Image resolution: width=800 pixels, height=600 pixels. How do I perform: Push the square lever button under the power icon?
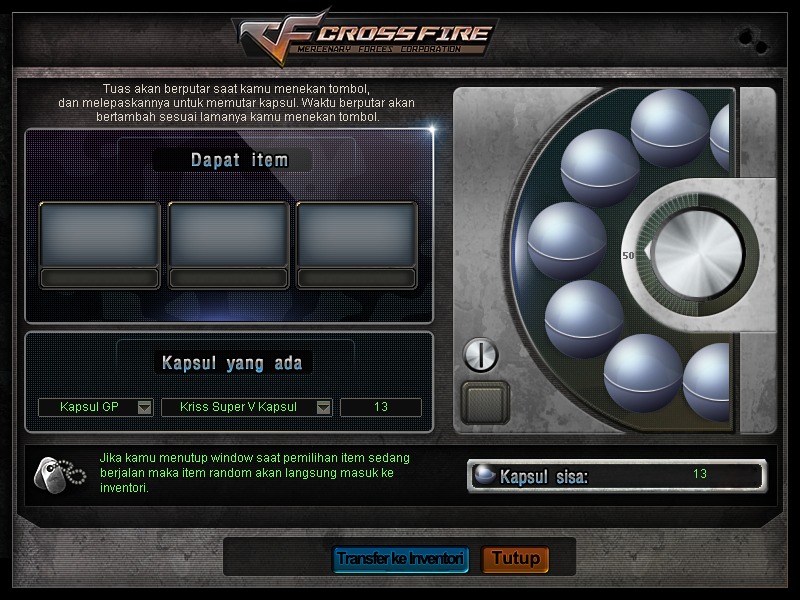485,402
